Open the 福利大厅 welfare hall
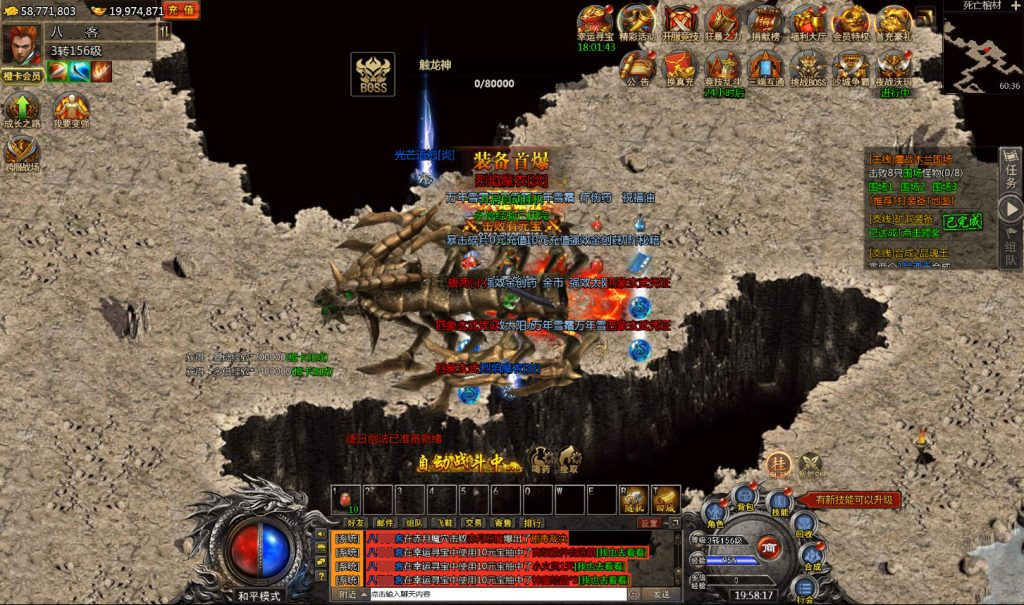The width and height of the screenshot is (1024, 605). tap(808, 21)
